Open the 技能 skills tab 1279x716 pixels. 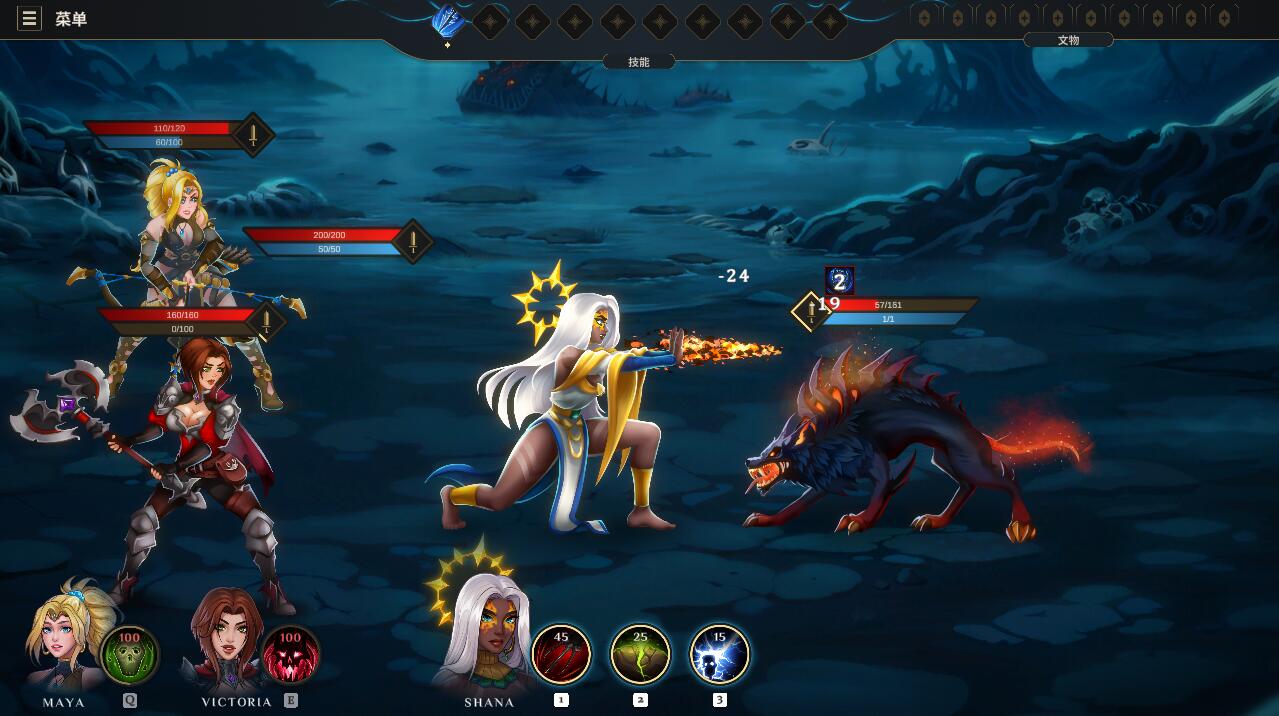coord(639,62)
